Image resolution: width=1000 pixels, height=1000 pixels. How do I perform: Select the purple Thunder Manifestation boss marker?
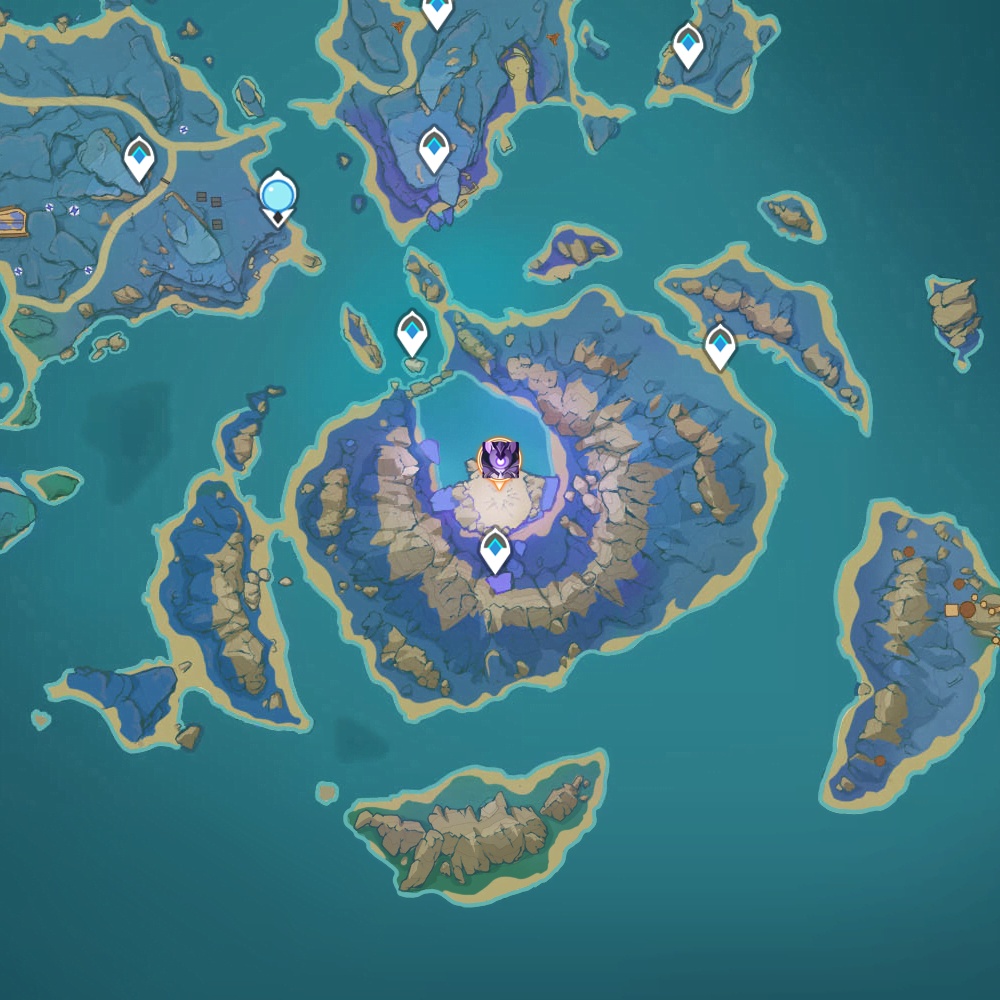[499, 459]
